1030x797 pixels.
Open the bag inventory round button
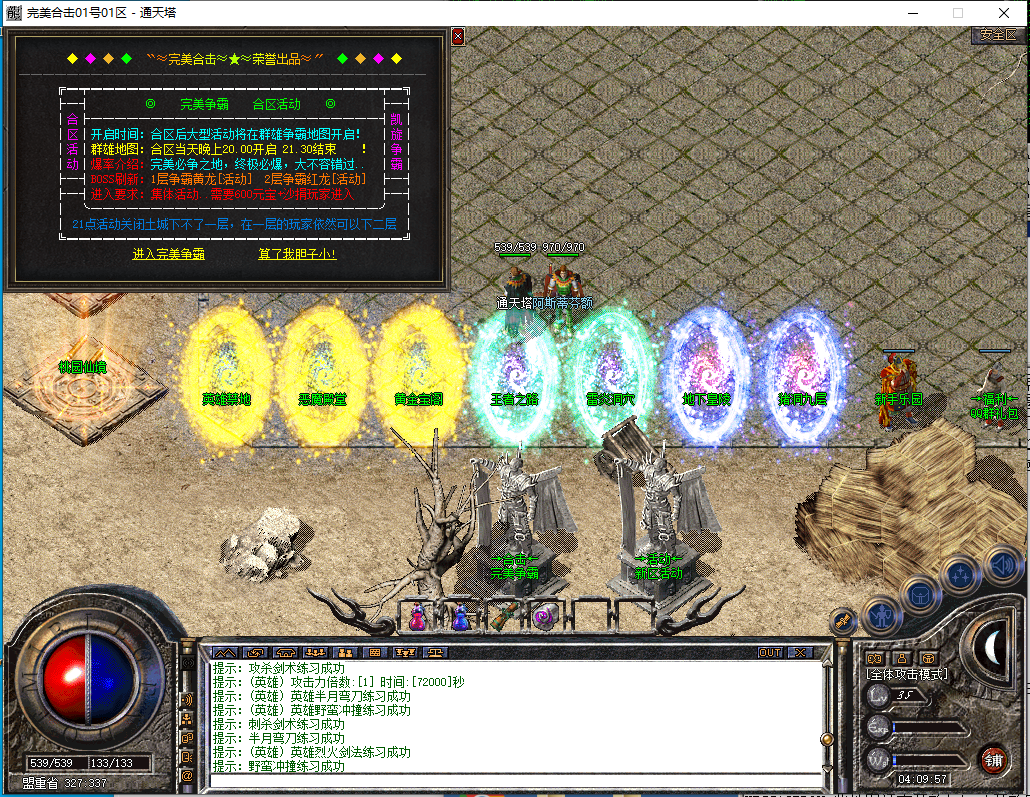point(921,595)
